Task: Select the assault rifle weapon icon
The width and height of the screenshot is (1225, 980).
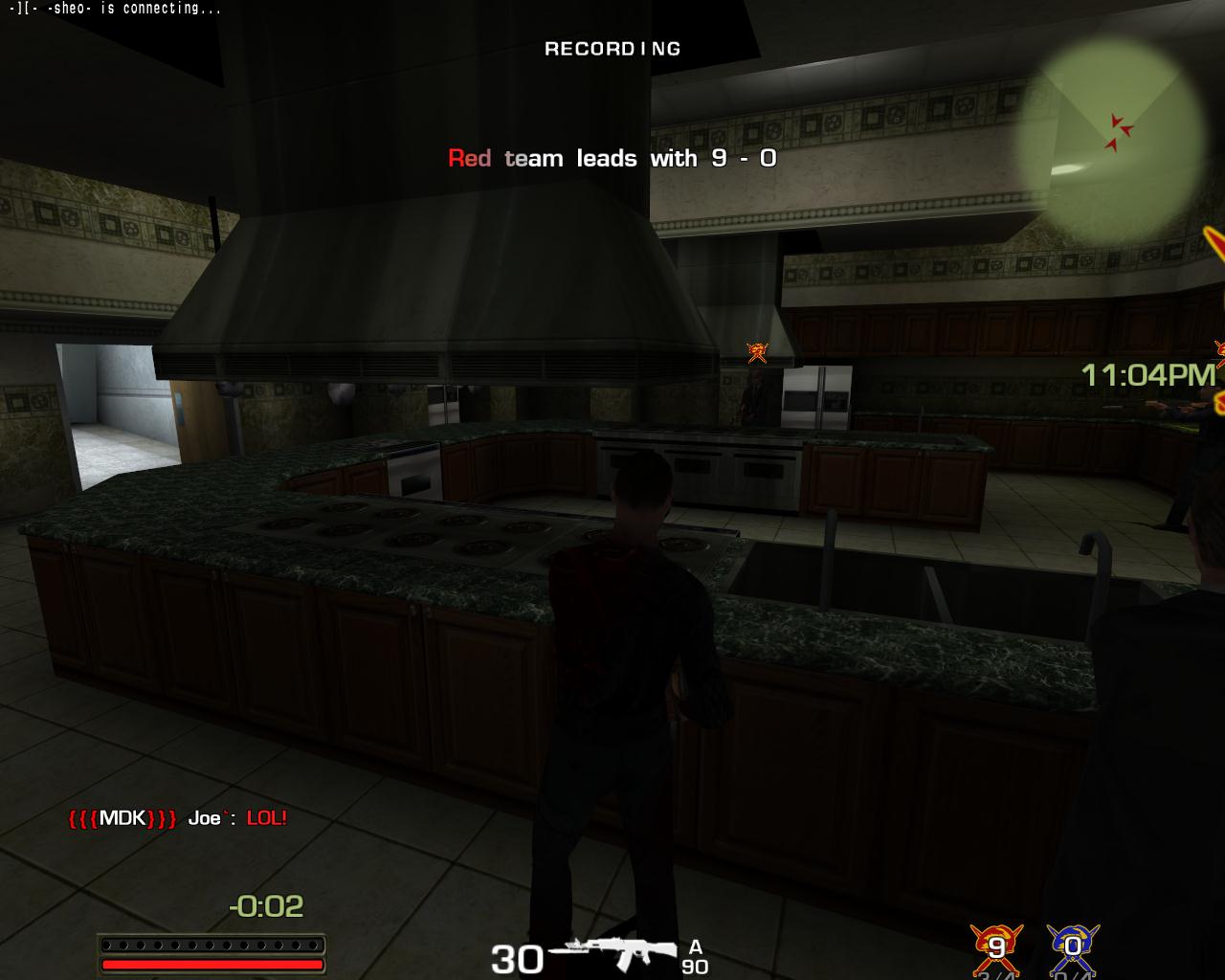Action: point(615,953)
